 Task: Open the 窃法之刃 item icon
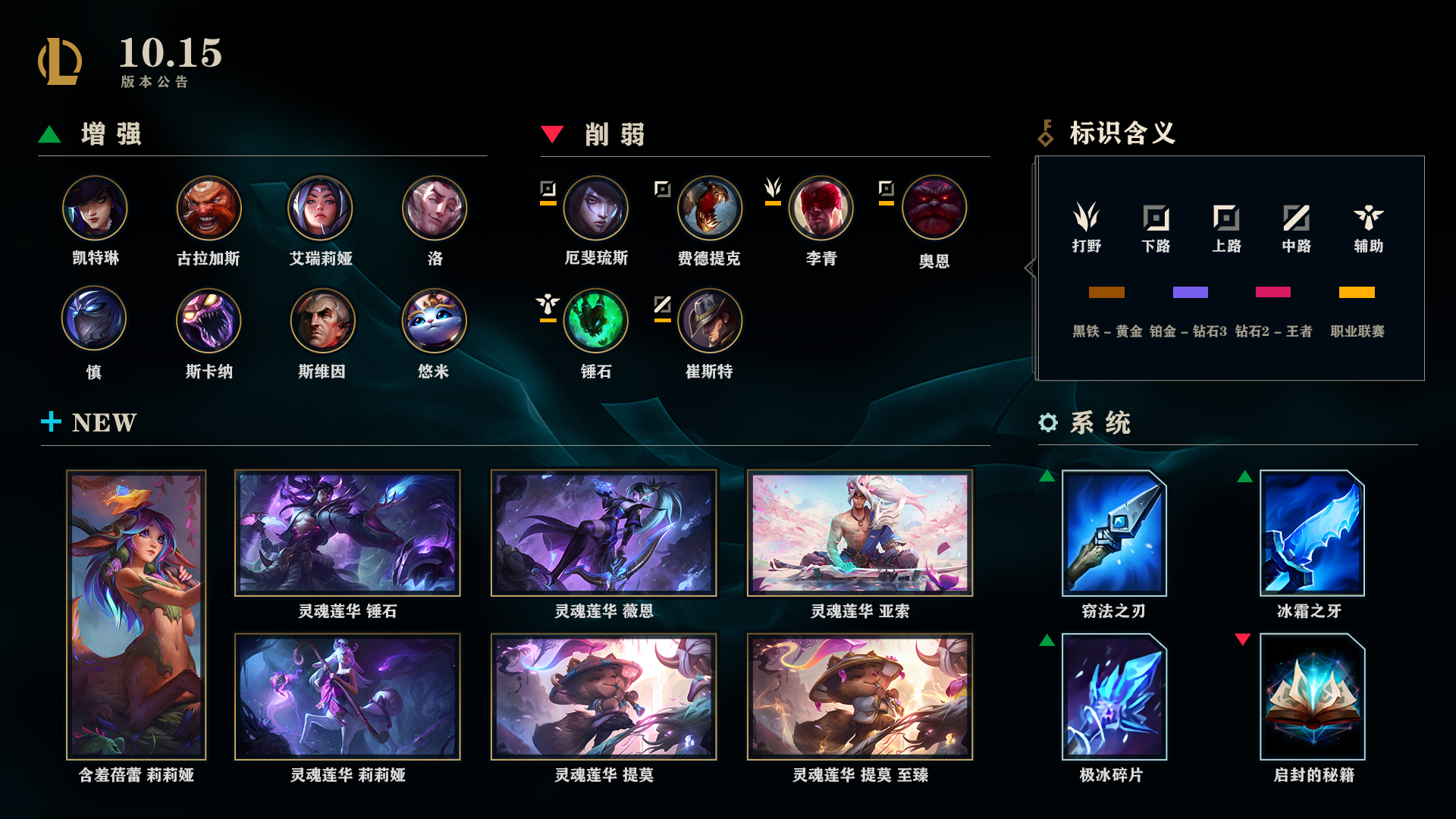click(1113, 533)
